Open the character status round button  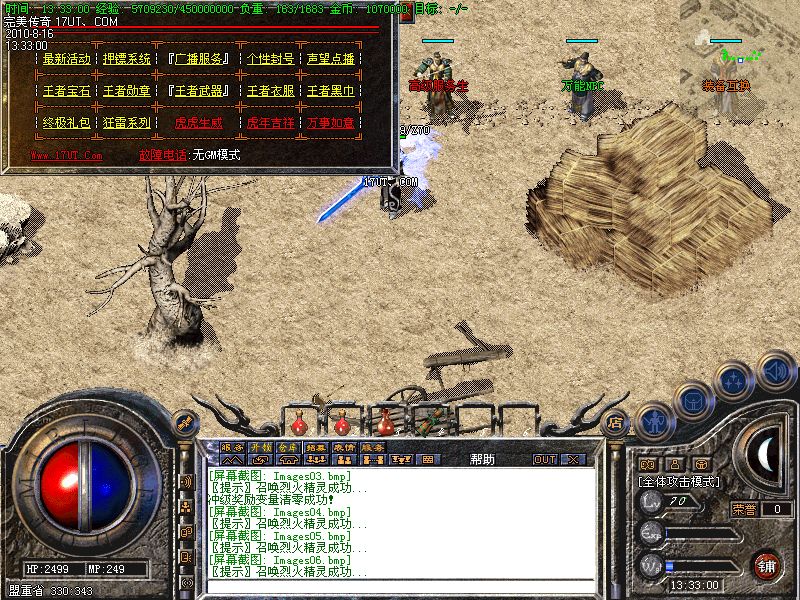point(652,421)
